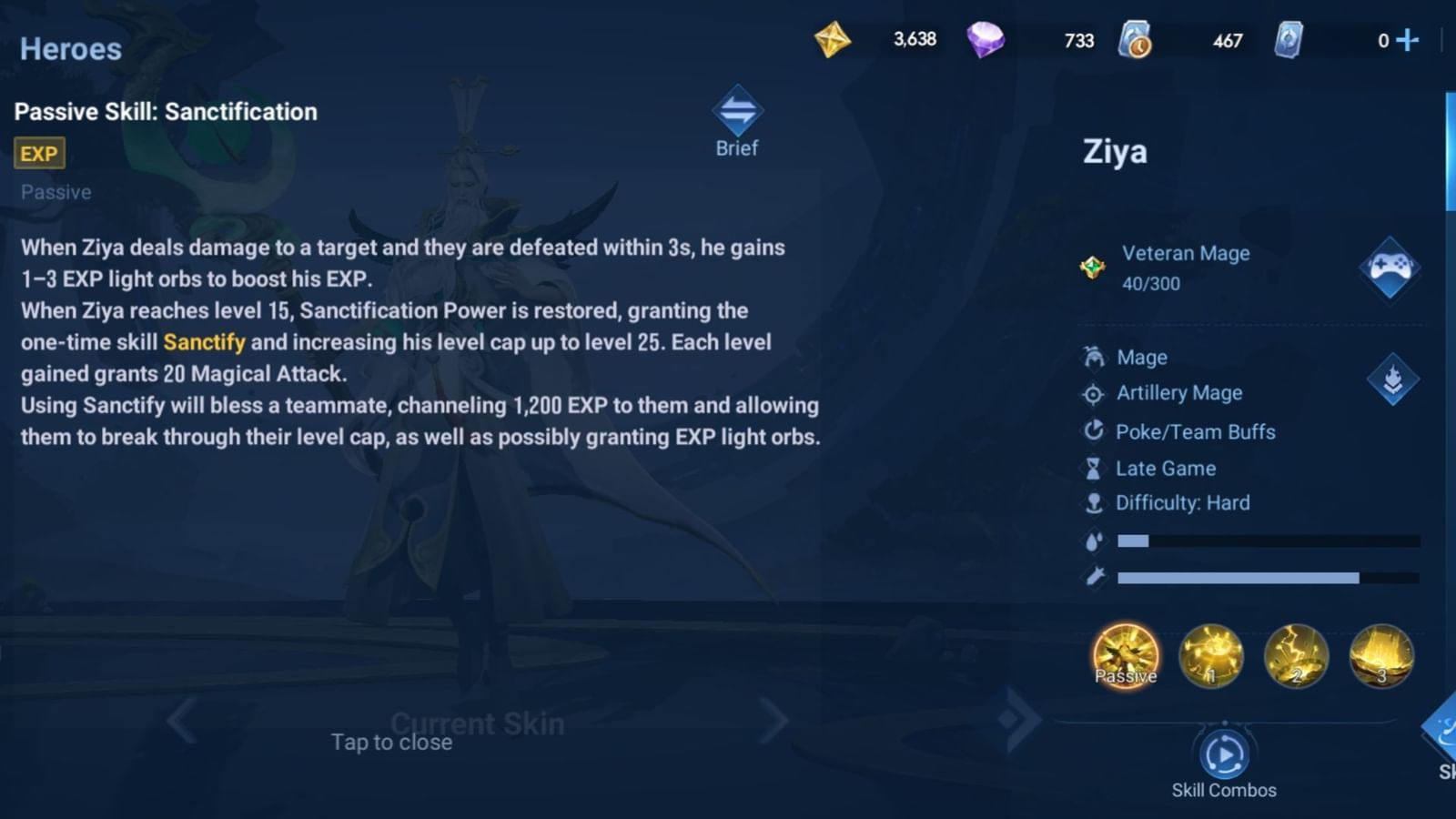This screenshot has height=819, width=1456.
Task: Click the Late Game hourglass icon
Action: [1094, 468]
